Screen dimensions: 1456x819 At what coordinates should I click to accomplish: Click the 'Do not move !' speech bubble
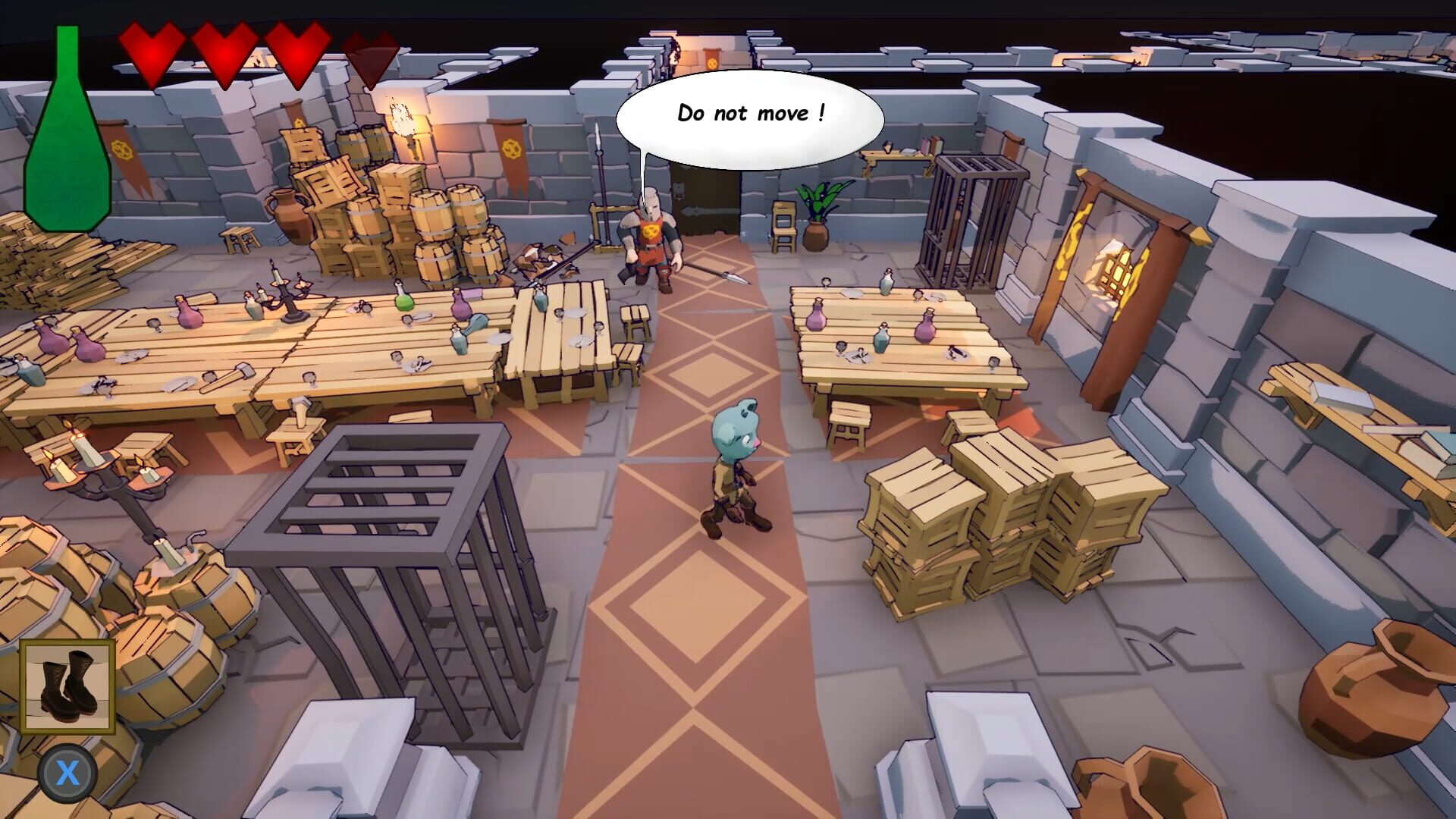pos(751,115)
